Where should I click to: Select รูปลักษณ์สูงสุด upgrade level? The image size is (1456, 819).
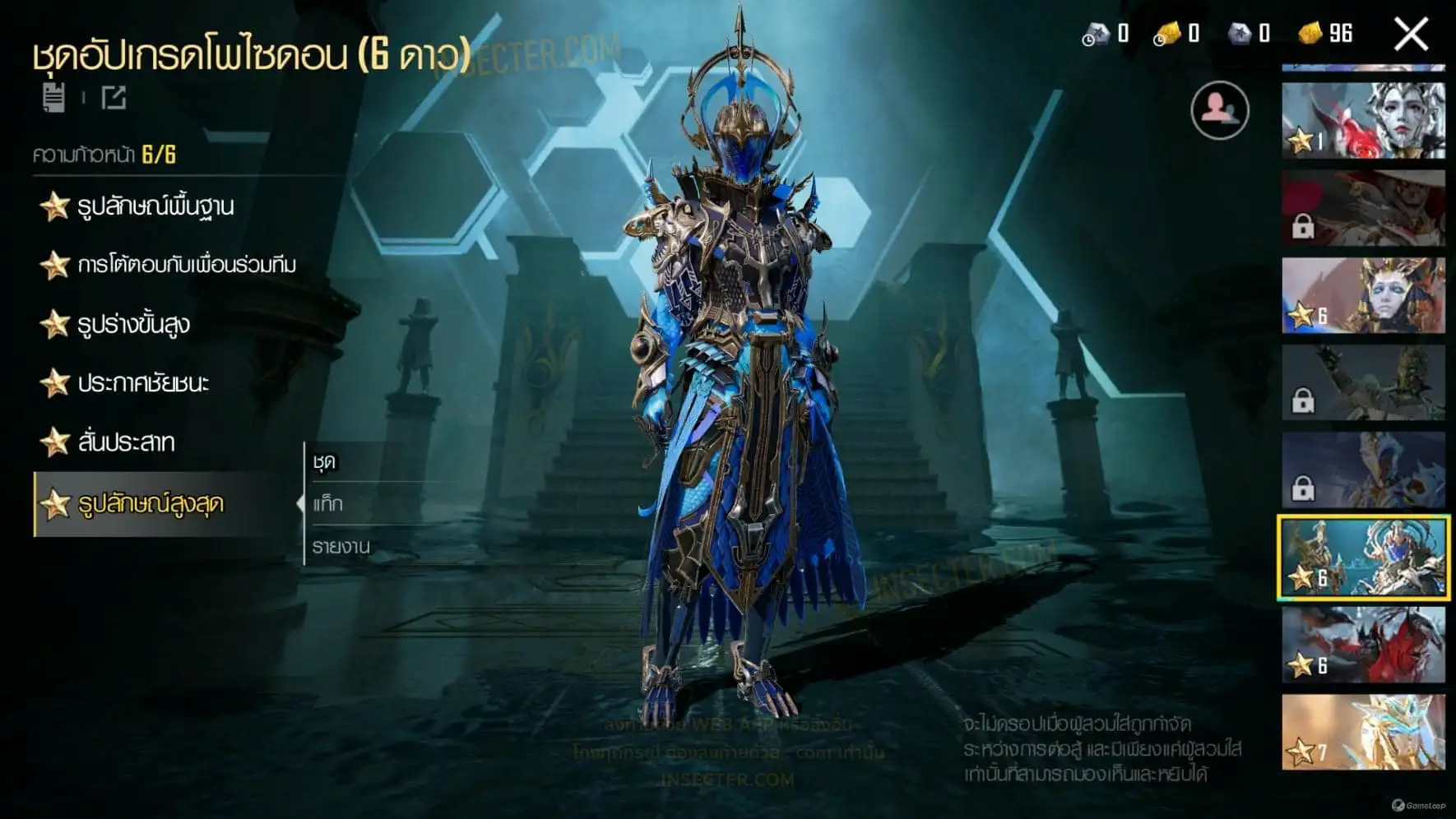(150, 504)
